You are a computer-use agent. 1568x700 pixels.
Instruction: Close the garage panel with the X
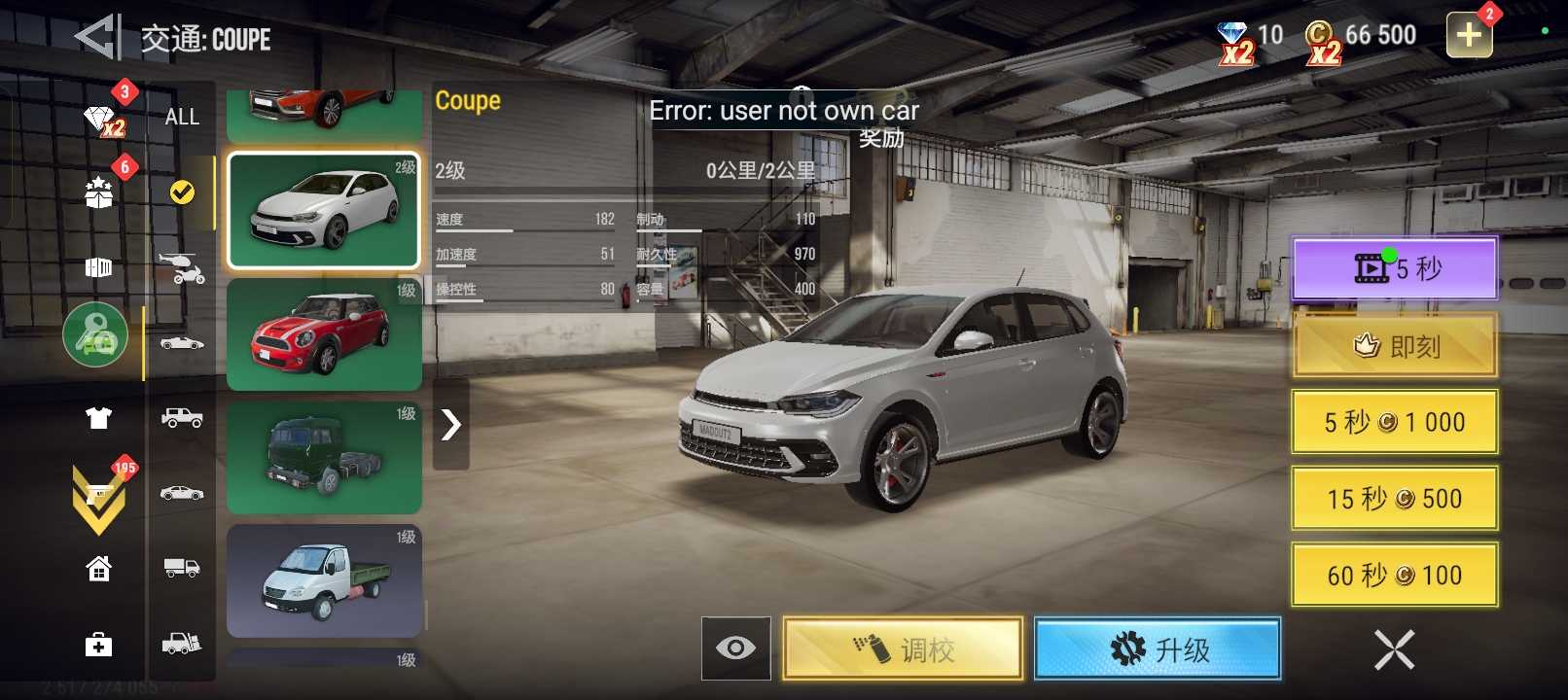click(1394, 649)
